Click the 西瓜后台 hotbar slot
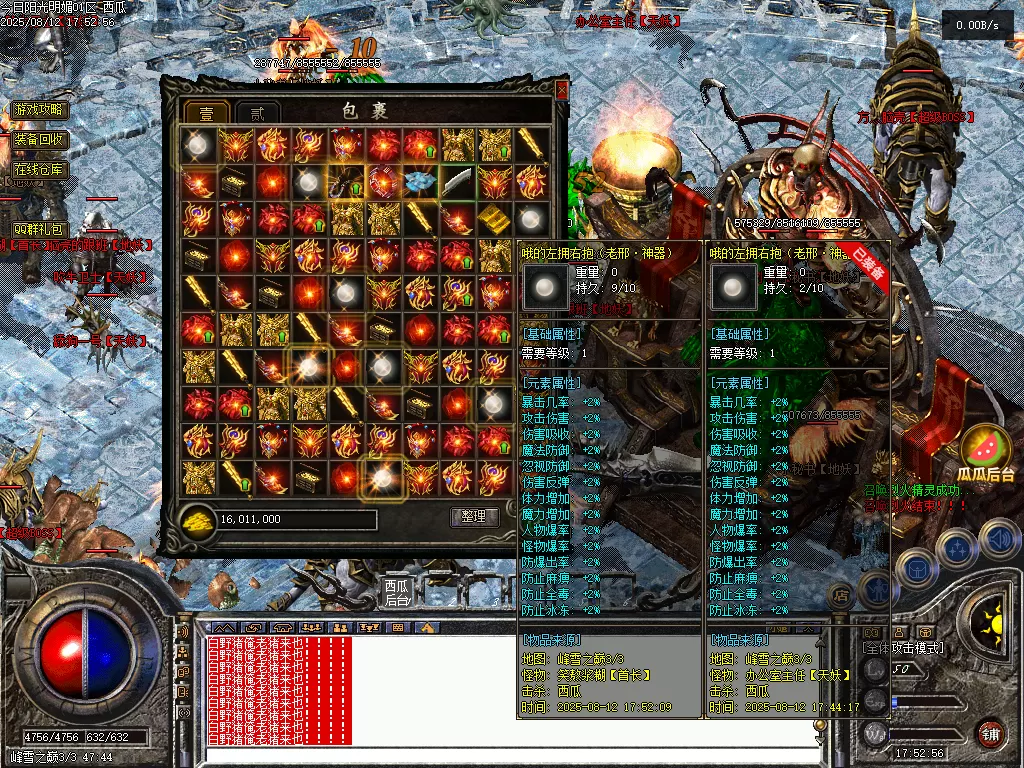 pyautogui.click(x=397, y=592)
